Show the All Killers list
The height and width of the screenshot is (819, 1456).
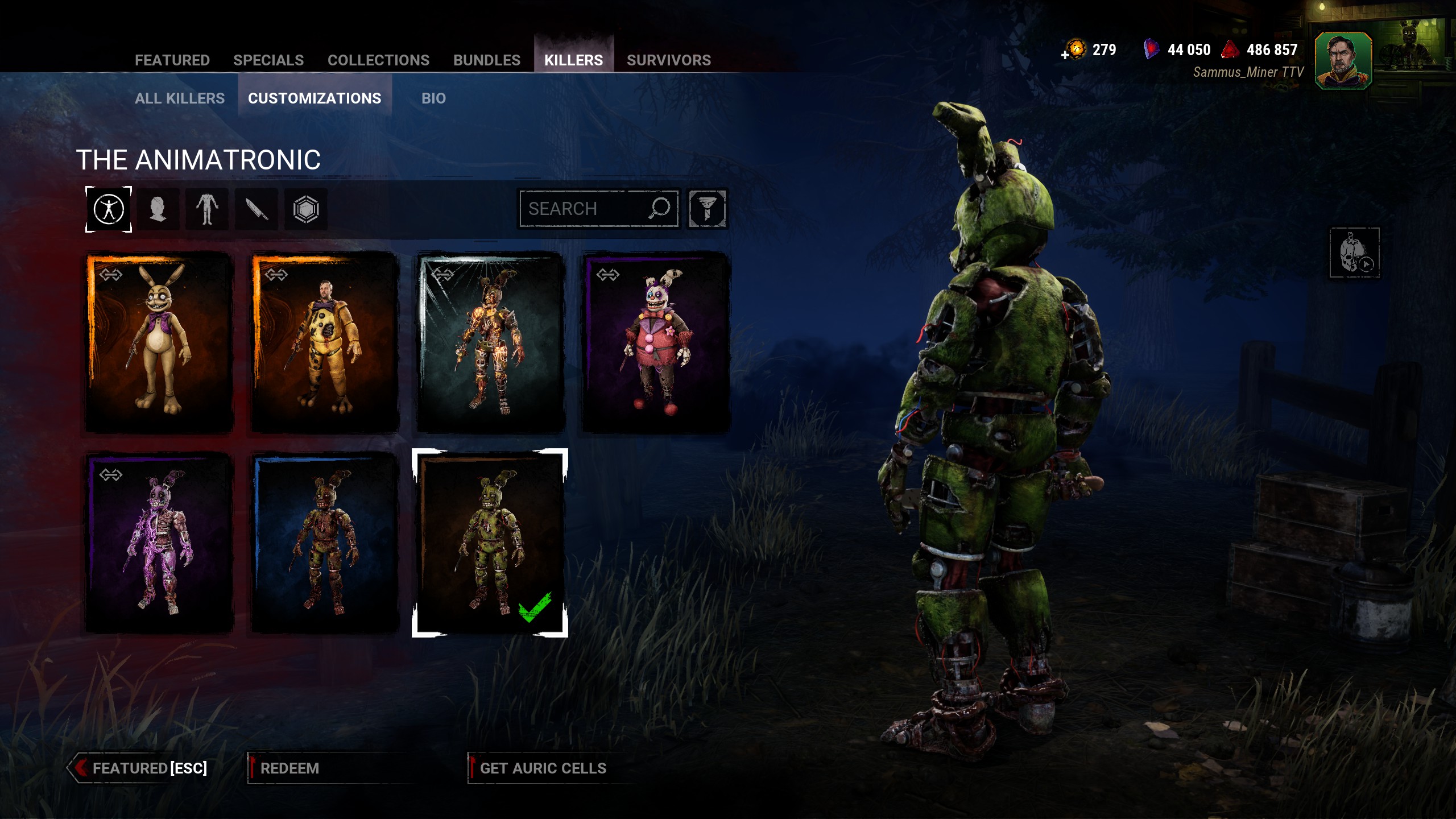(x=180, y=98)
